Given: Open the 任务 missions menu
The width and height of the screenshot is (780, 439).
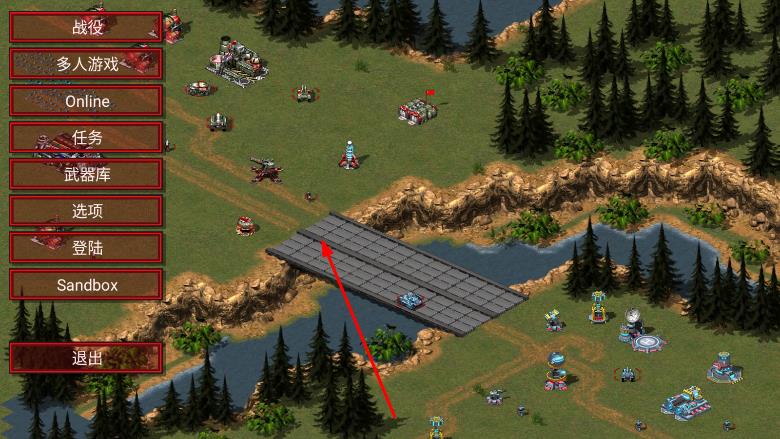Looking at the screenshot, I should click(86, 138).
